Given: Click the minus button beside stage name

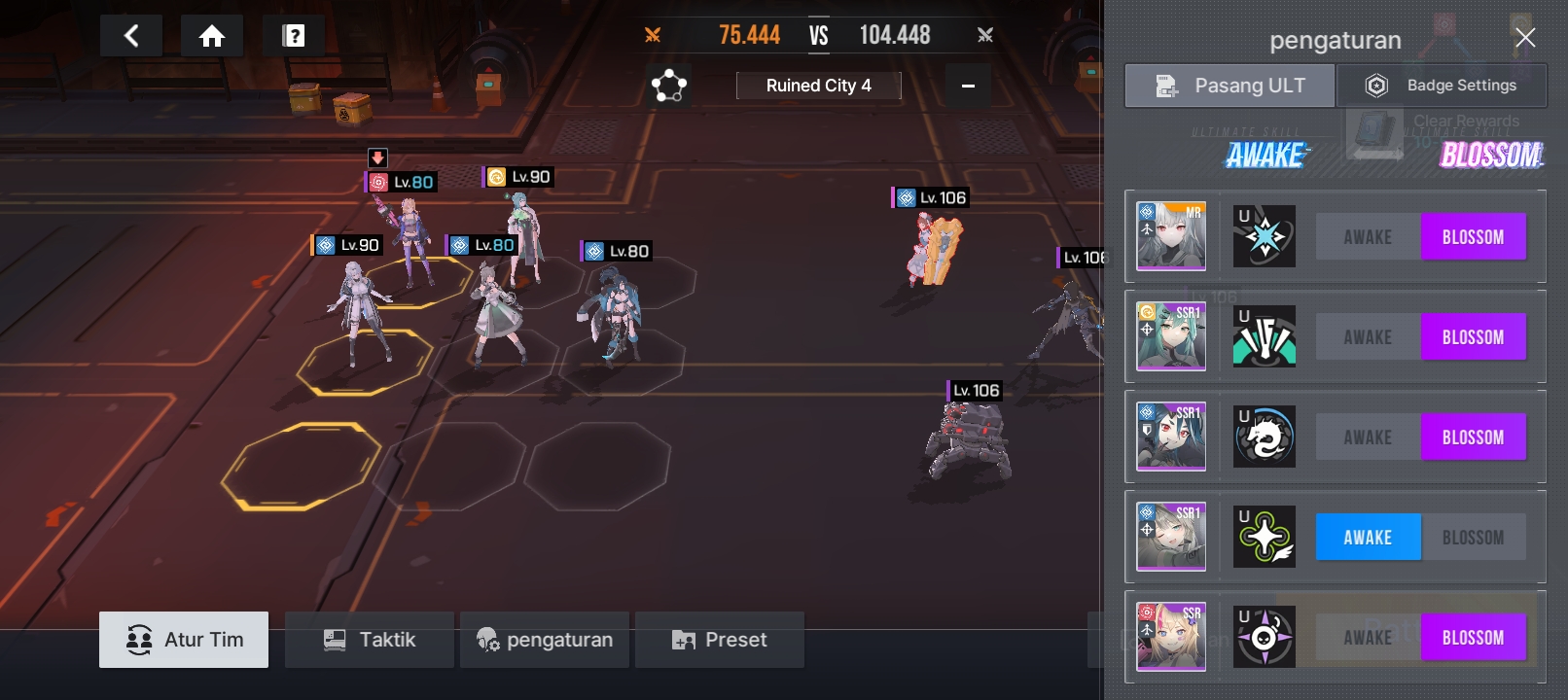Looking at the screenshot, I should click(x=968, y=86).
